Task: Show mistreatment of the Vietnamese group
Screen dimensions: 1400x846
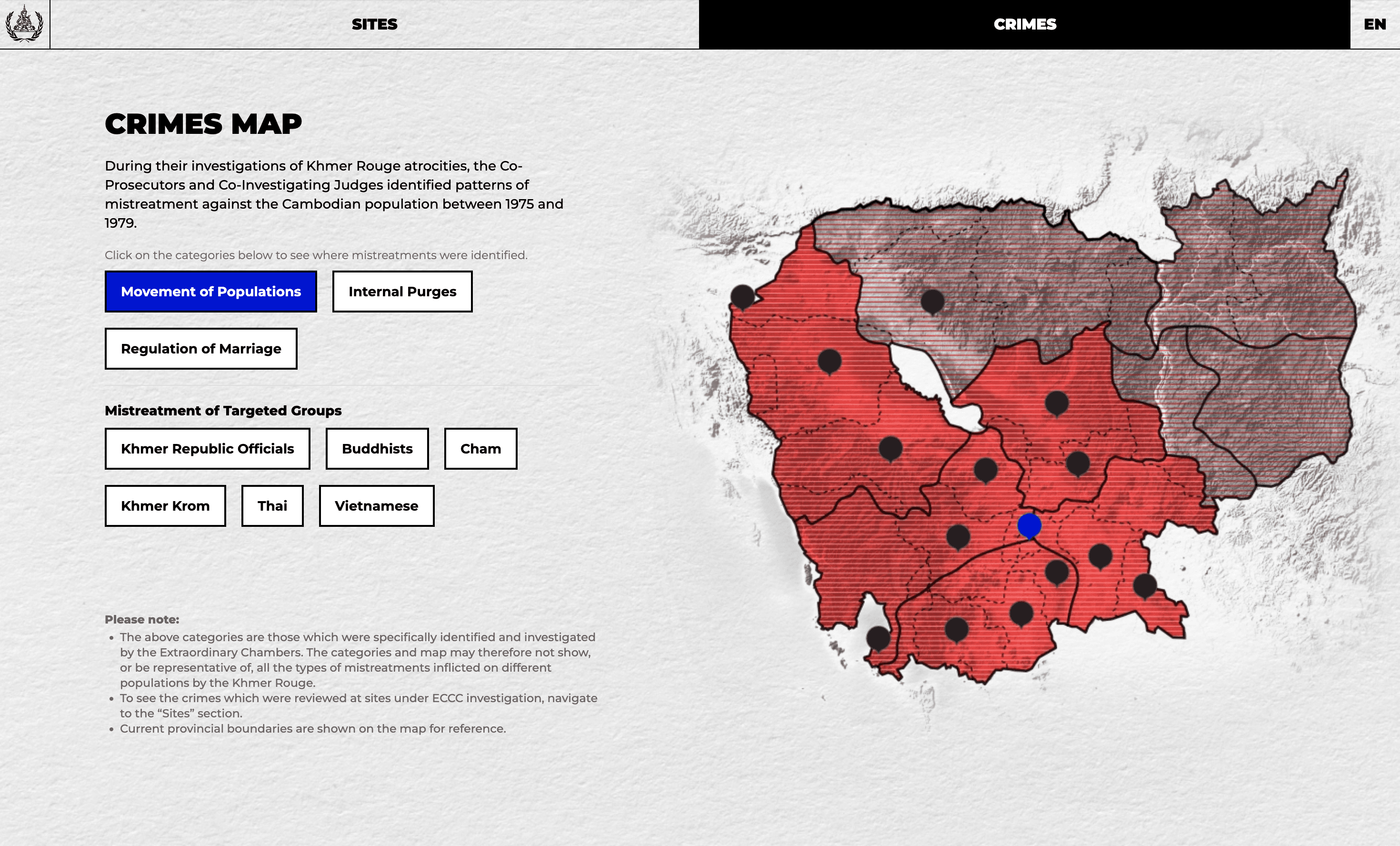Action: (376, 505)
